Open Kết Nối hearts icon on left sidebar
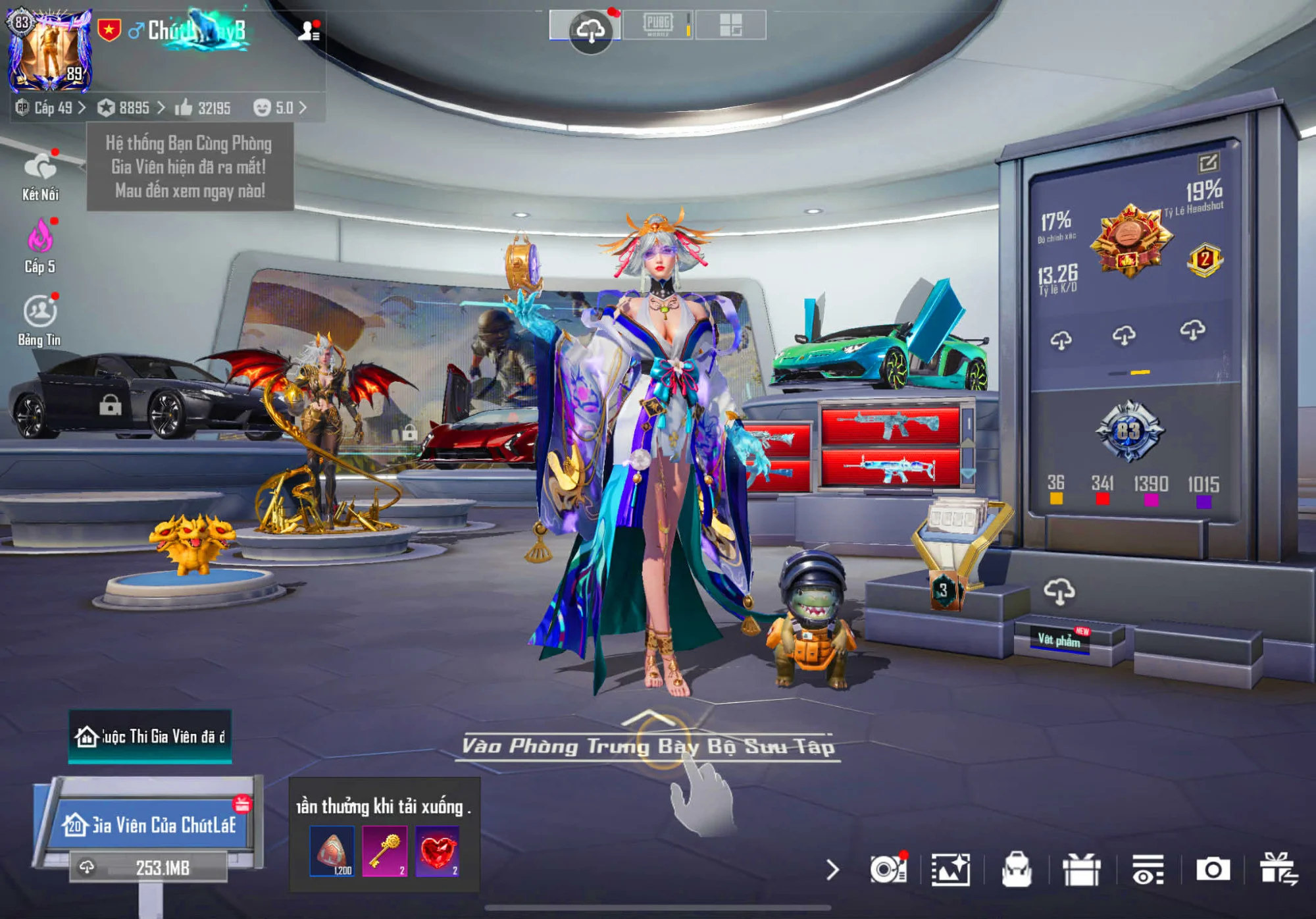Viewport: 1316px width, 919px height. [41, 165]
